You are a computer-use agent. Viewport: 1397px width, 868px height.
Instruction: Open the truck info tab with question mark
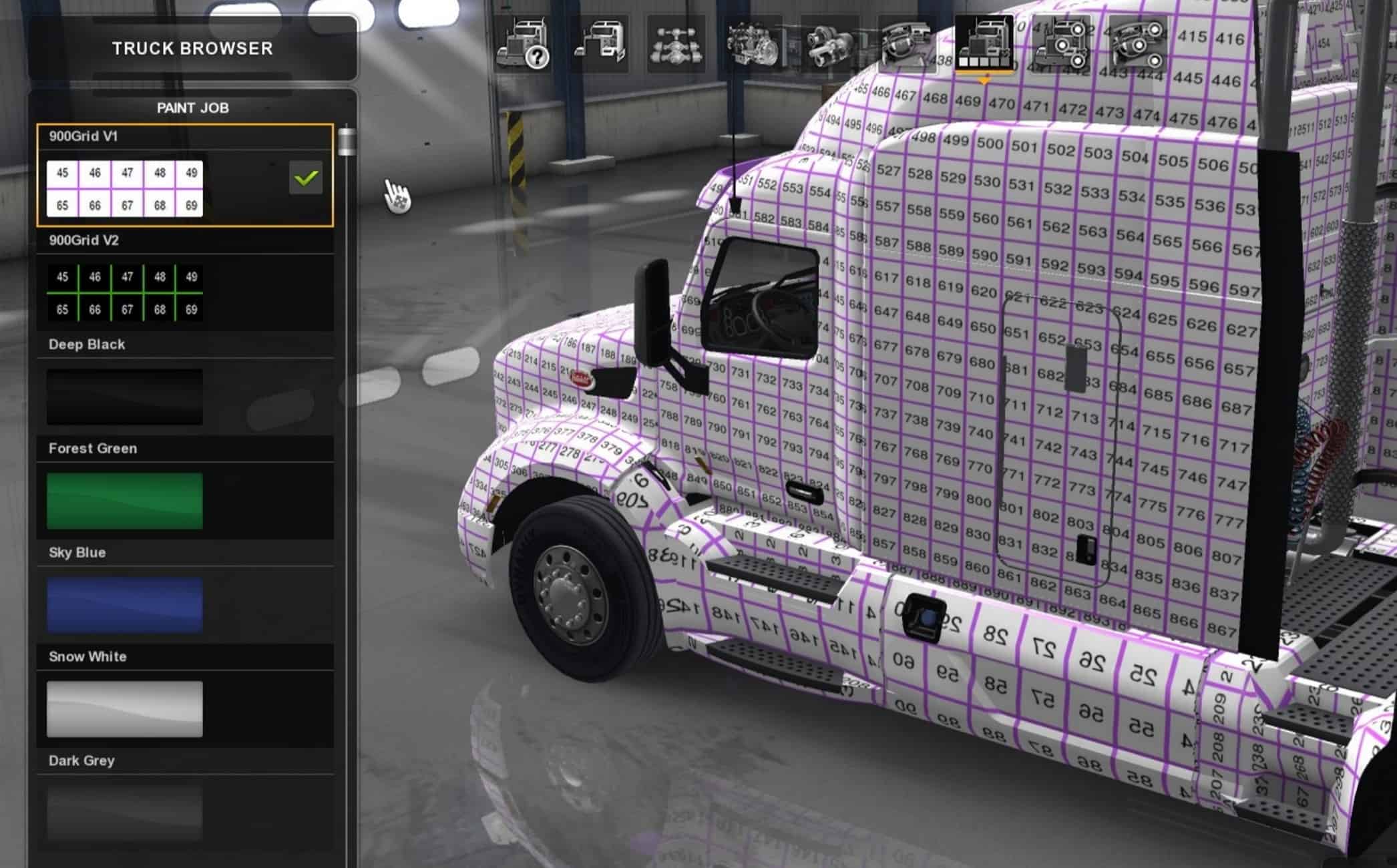tap(523, 44)
